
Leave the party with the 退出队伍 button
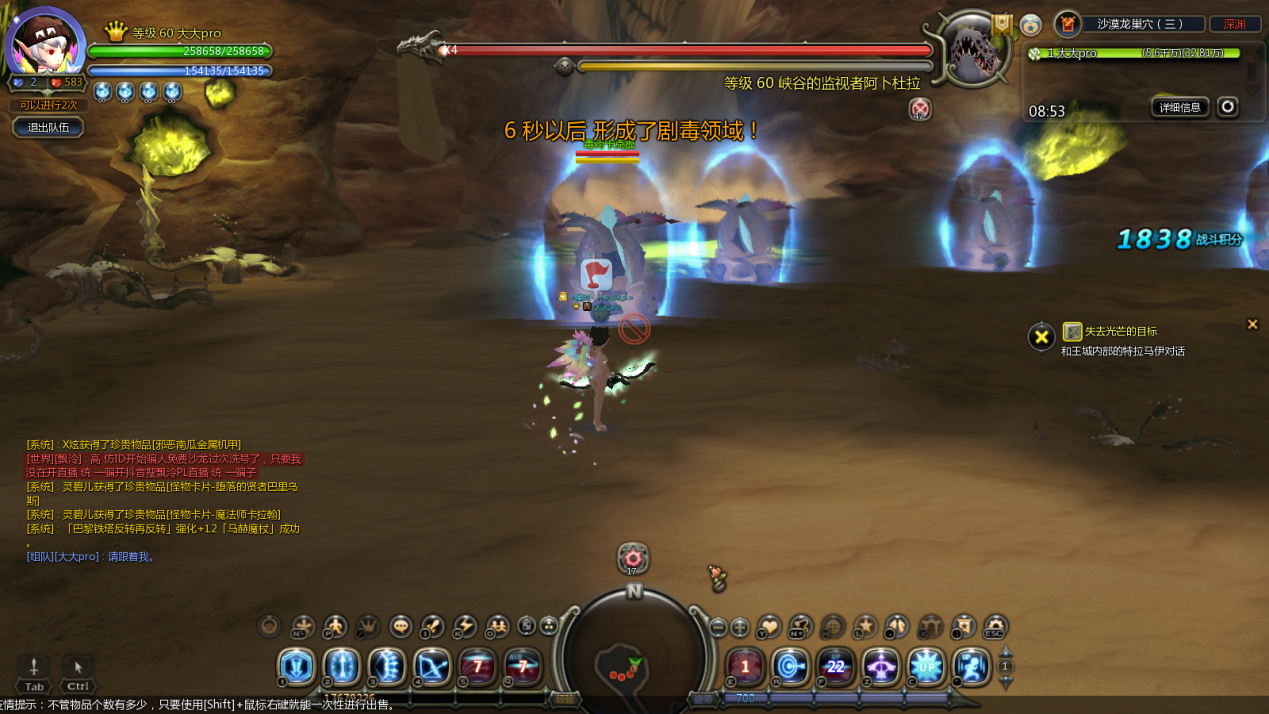coord(48,128)
